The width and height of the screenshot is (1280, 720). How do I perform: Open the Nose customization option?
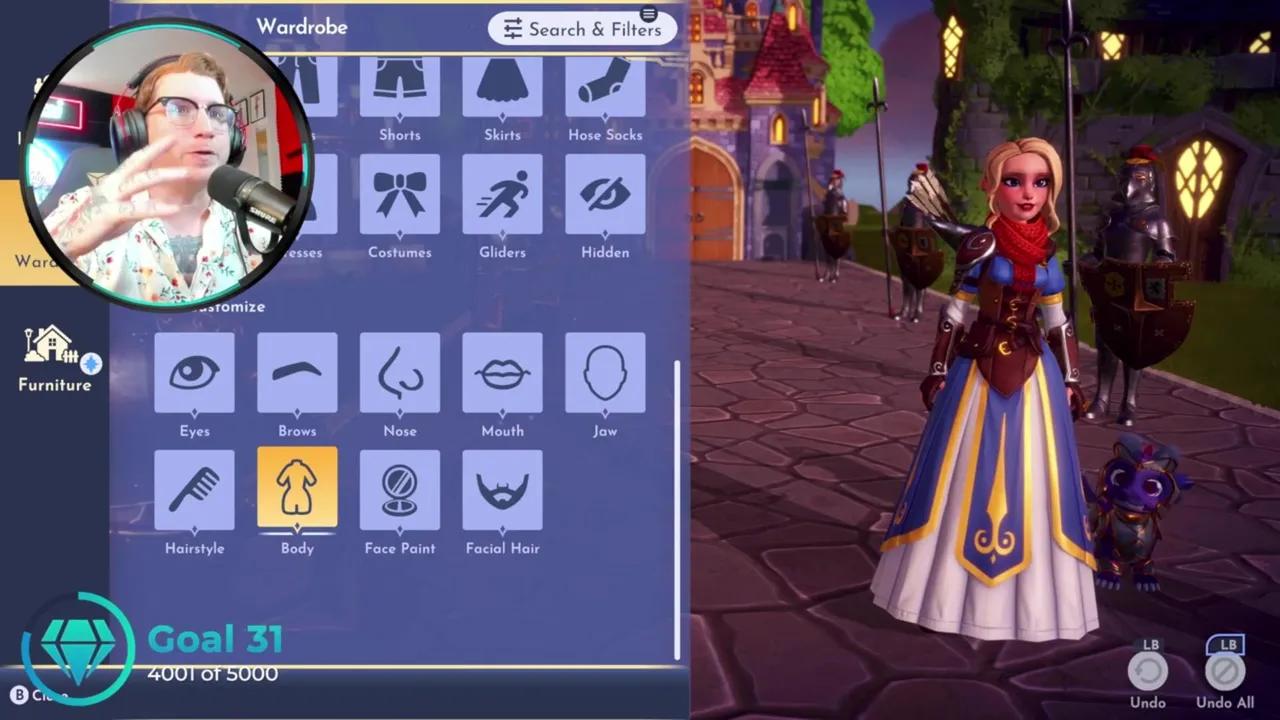pos(400,375)
